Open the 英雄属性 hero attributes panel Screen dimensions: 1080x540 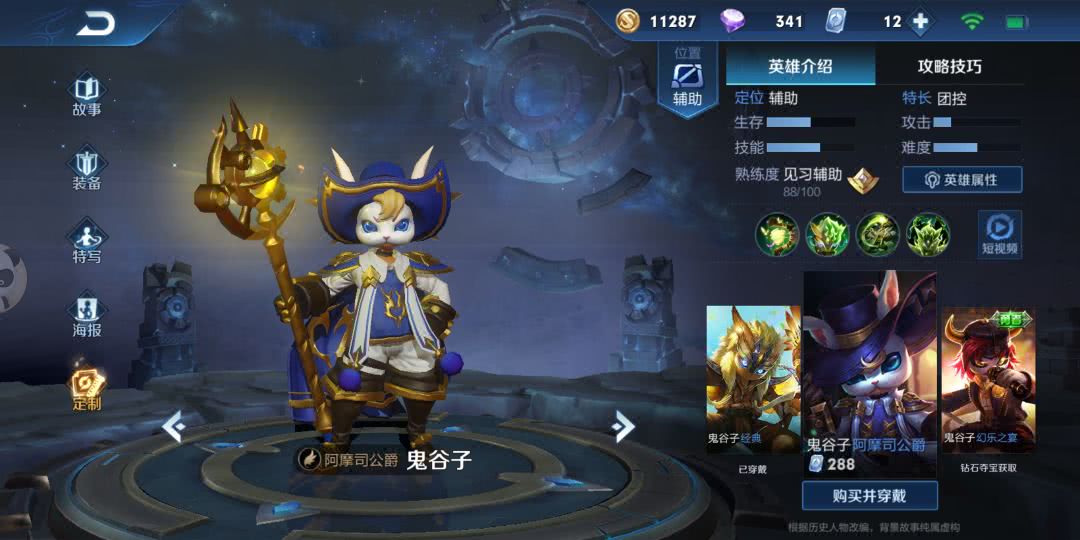pos(961,179)
